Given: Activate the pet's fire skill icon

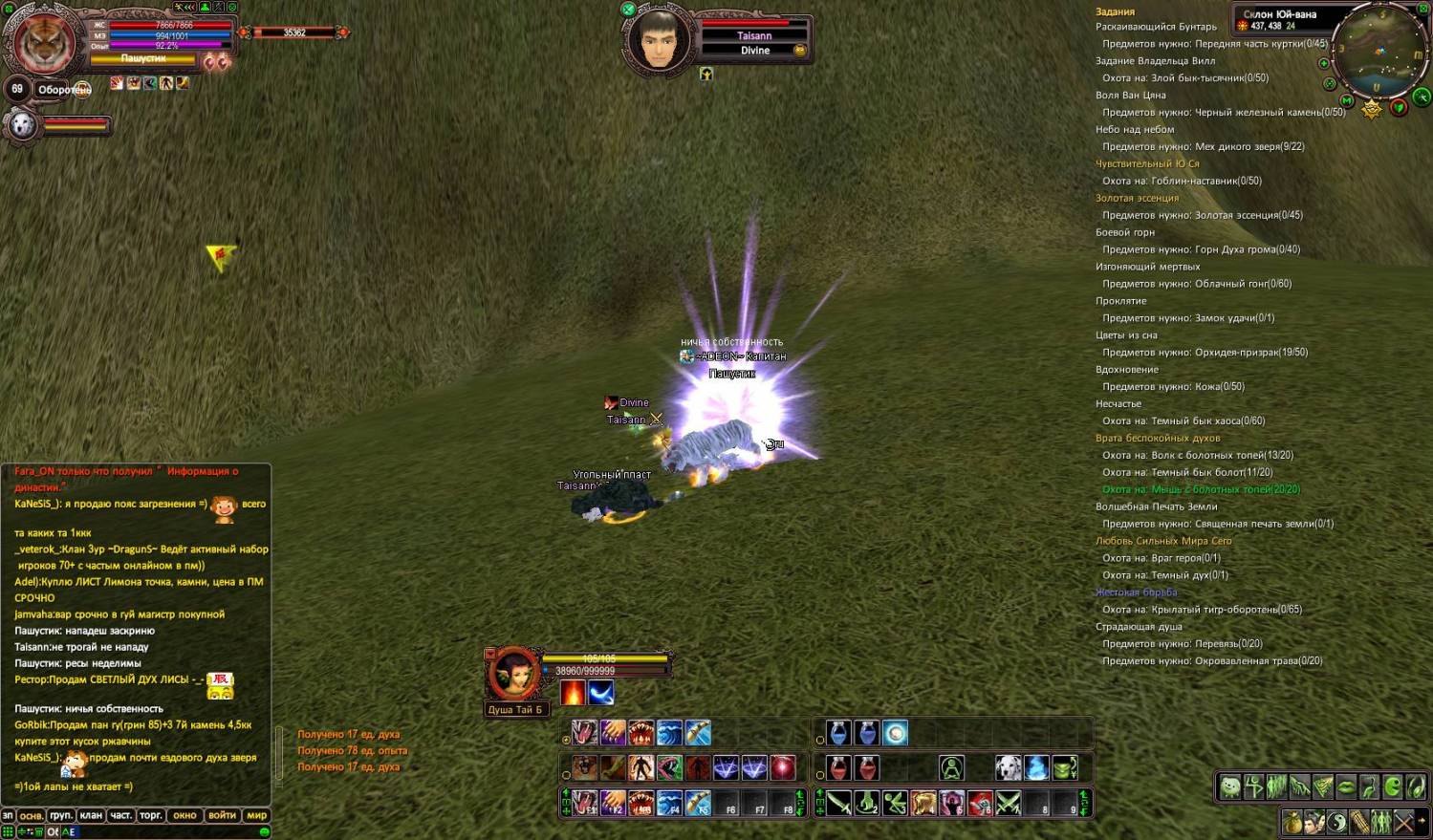Looking at the screenshot, I should [573, 692].
